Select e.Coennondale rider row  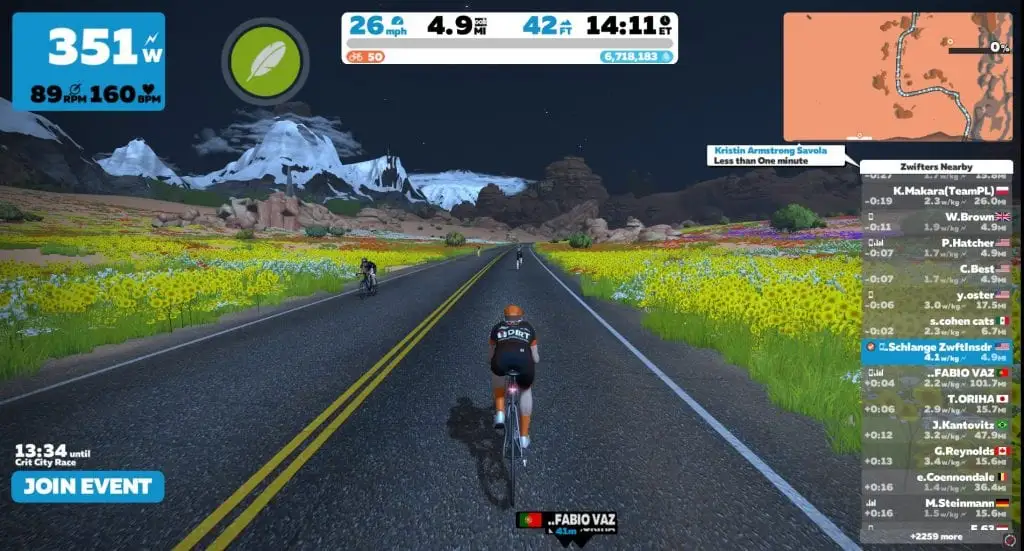pos(936,480)
